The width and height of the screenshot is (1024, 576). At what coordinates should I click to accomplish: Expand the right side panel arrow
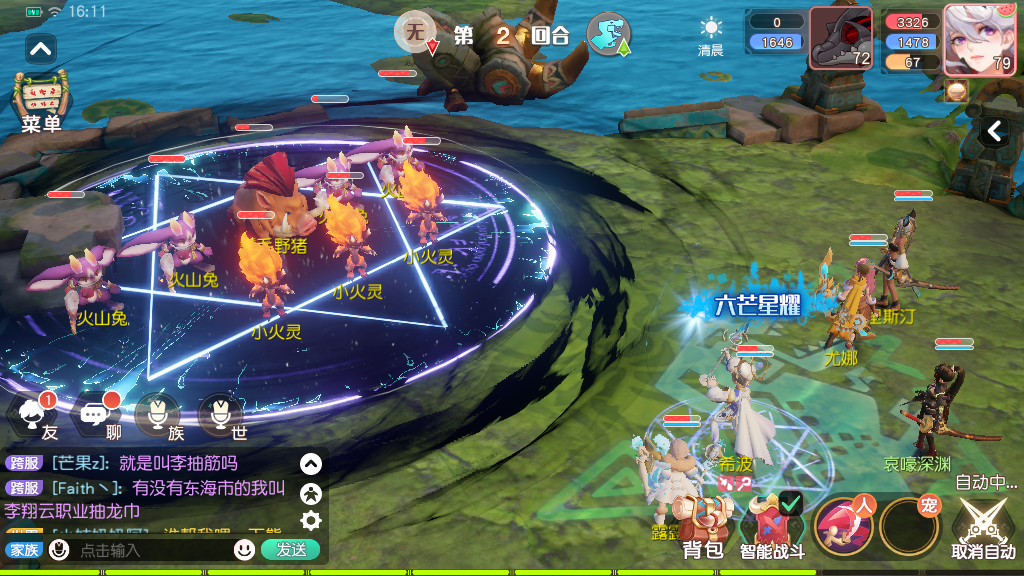point(995,131)
